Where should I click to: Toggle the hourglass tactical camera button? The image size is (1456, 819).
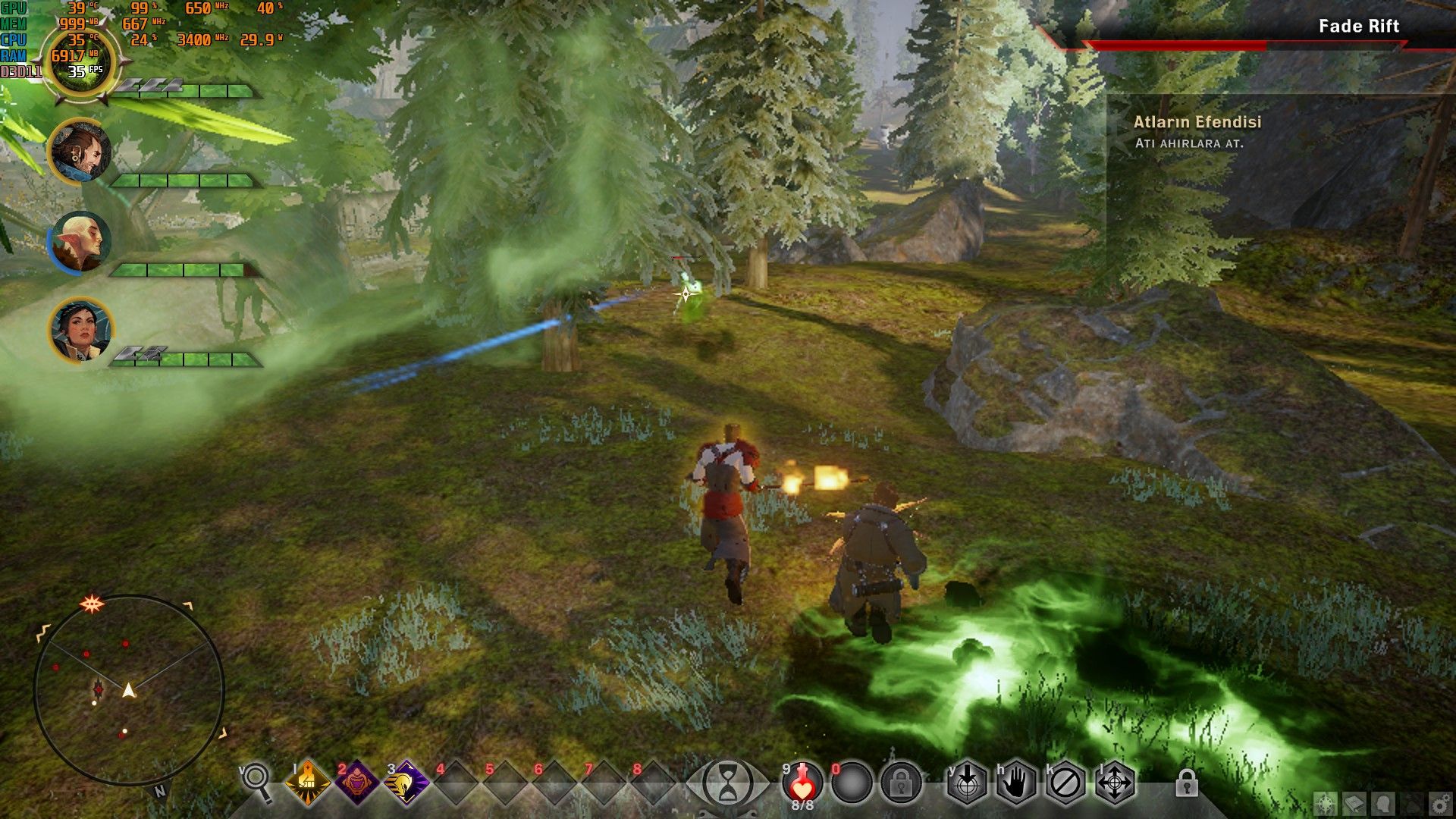(x=727, y=783)
